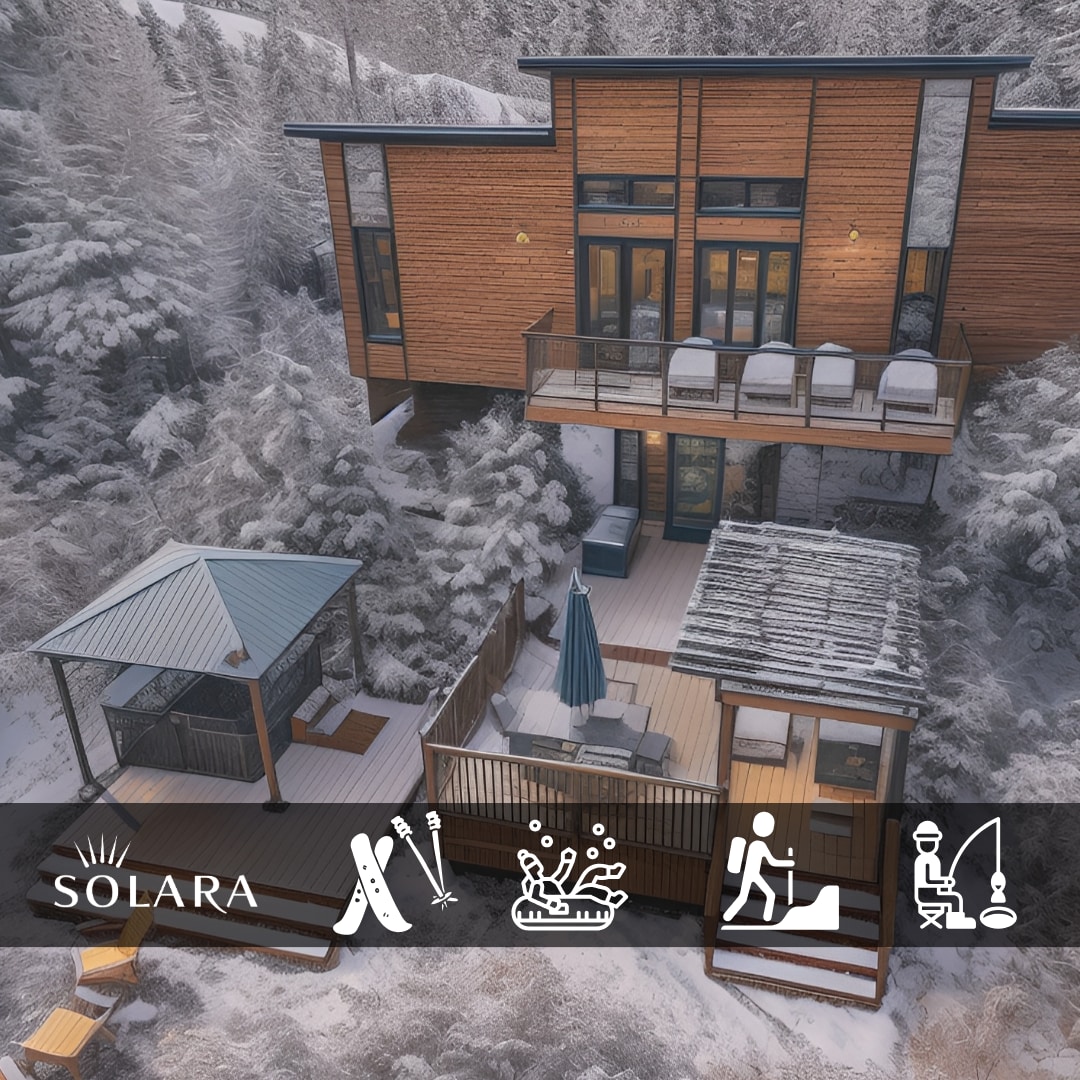Viewport: 1080px width, 1080px height.
Task: Open the hiking activity icon
Action: (x=778, y=873)
